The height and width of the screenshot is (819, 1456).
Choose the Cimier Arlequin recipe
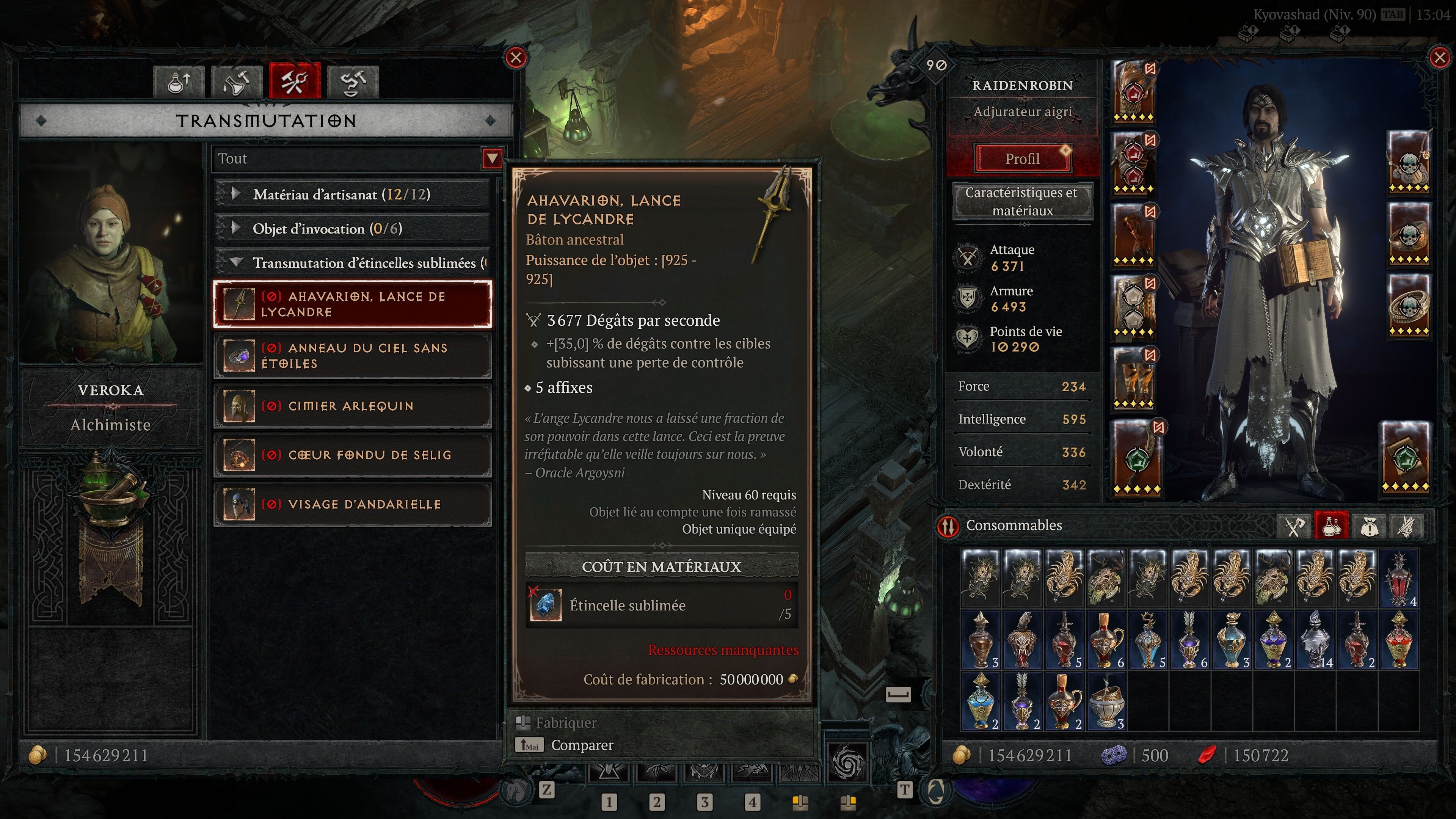(x=352, y=406)
